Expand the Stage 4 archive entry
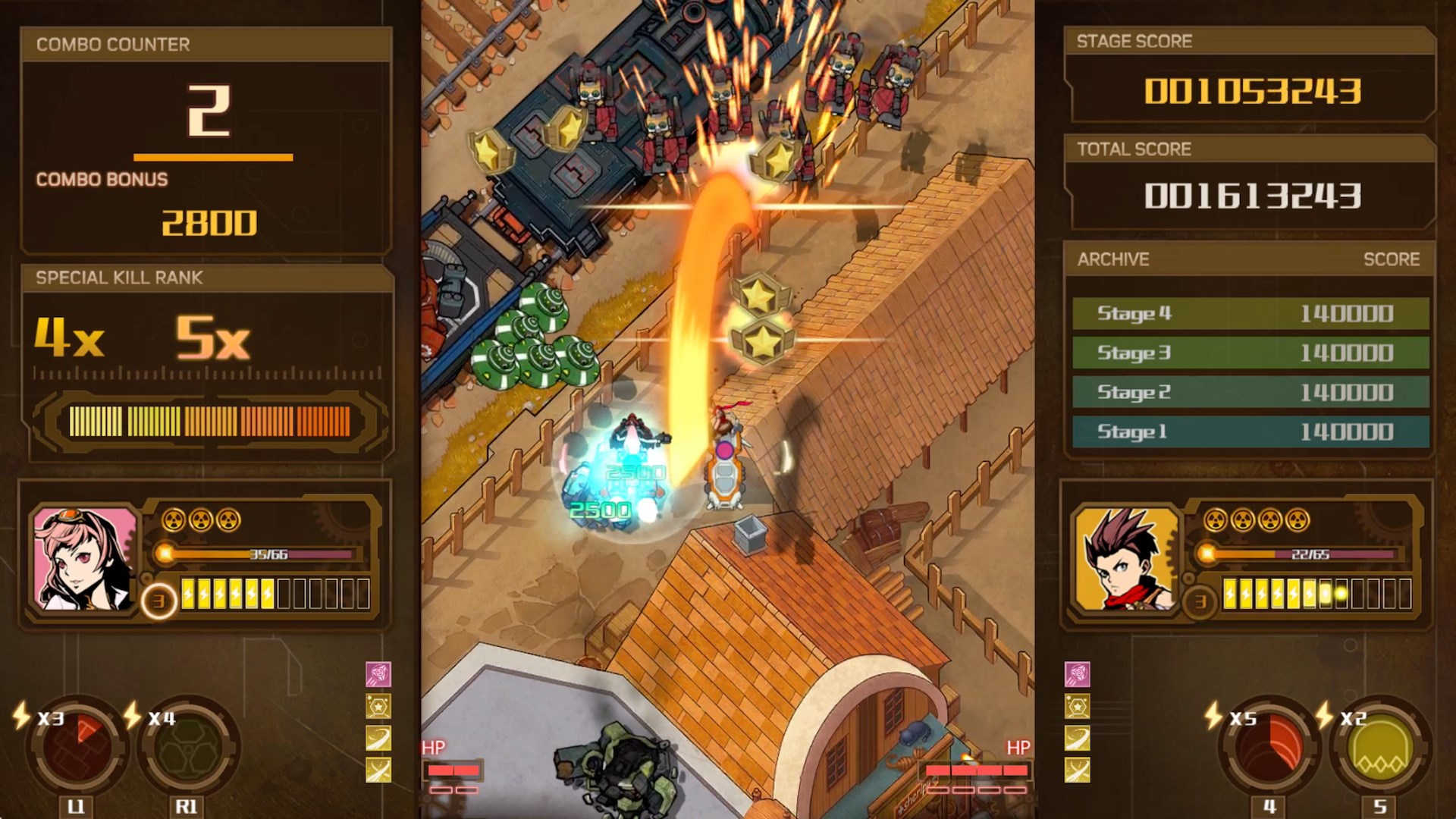This screenshot has height=819, width=1456. coord(1251,314)
